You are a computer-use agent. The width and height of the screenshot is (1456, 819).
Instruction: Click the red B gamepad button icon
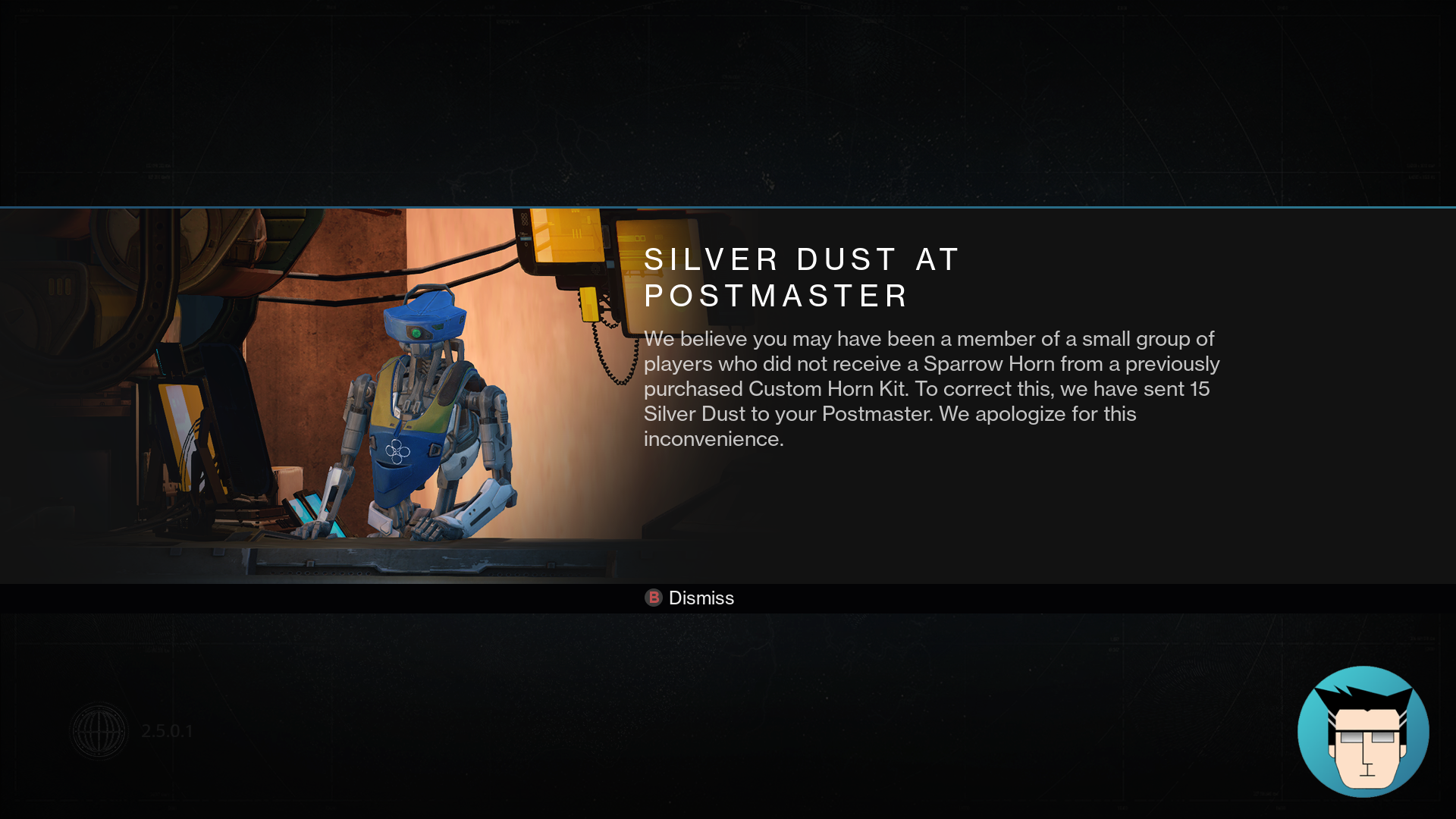coord(653,598)
